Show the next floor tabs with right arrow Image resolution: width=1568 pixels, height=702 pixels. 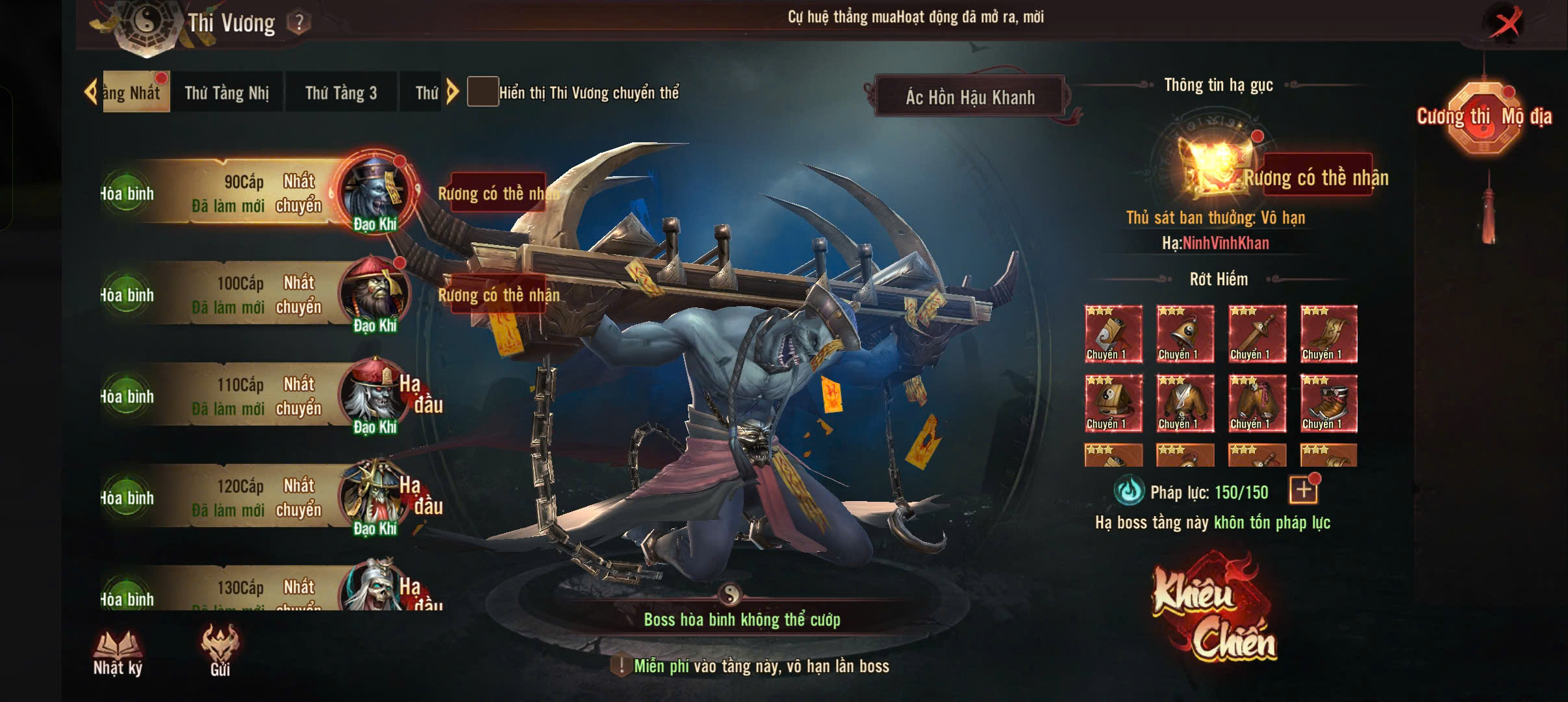point(453,92)
